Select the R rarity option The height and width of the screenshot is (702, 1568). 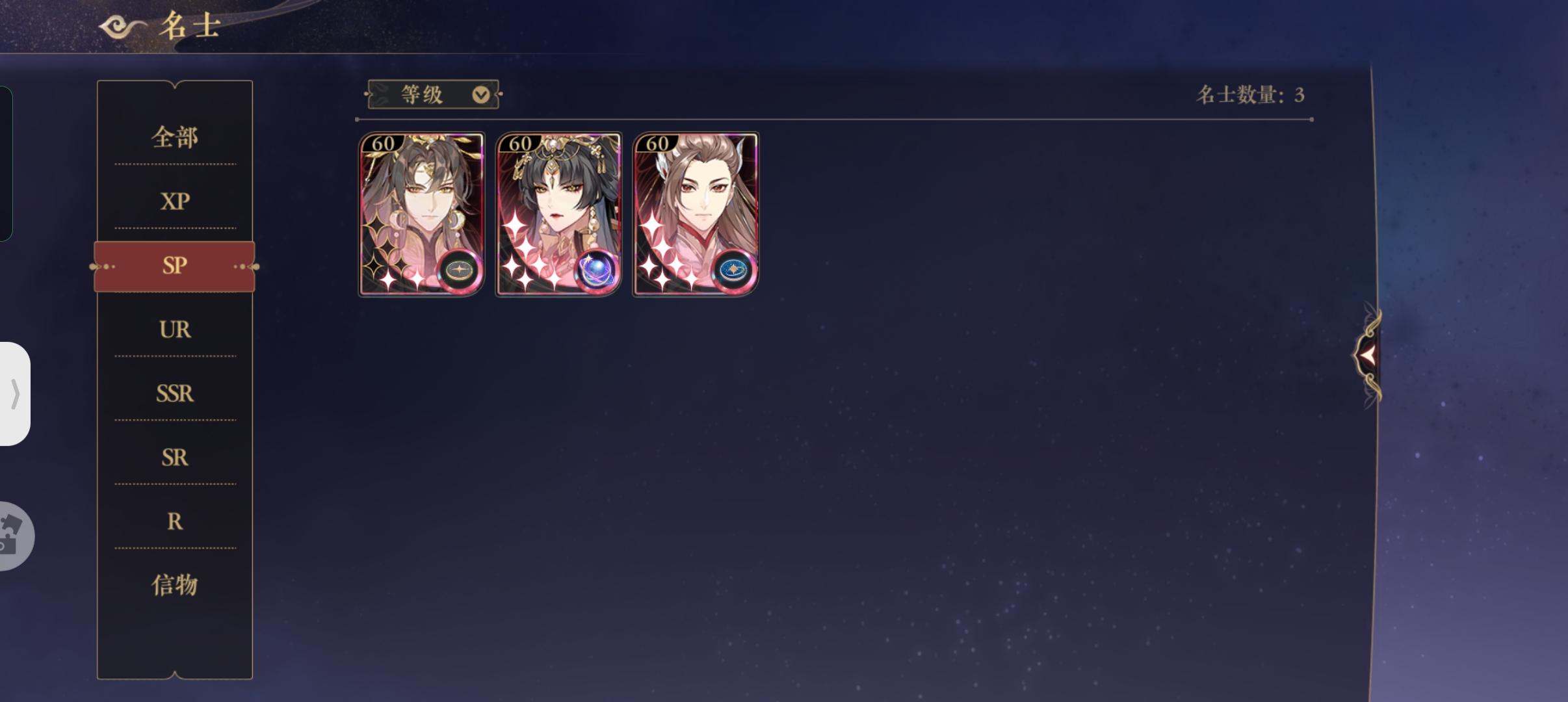click(174, 522)
